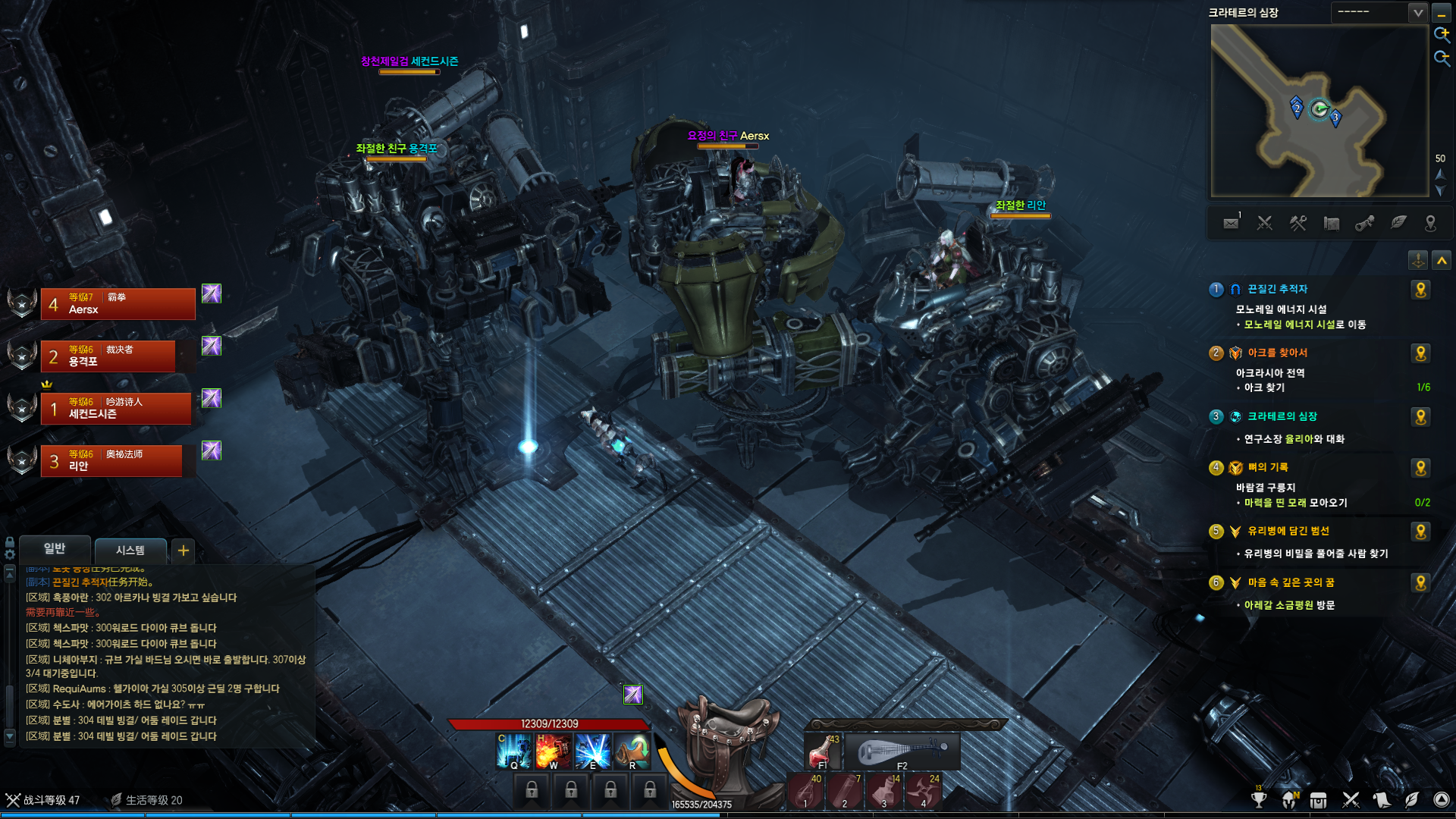Activate the Q mount skill
The height and width of the screenshot is (819, 1456).
pos(513,751)
